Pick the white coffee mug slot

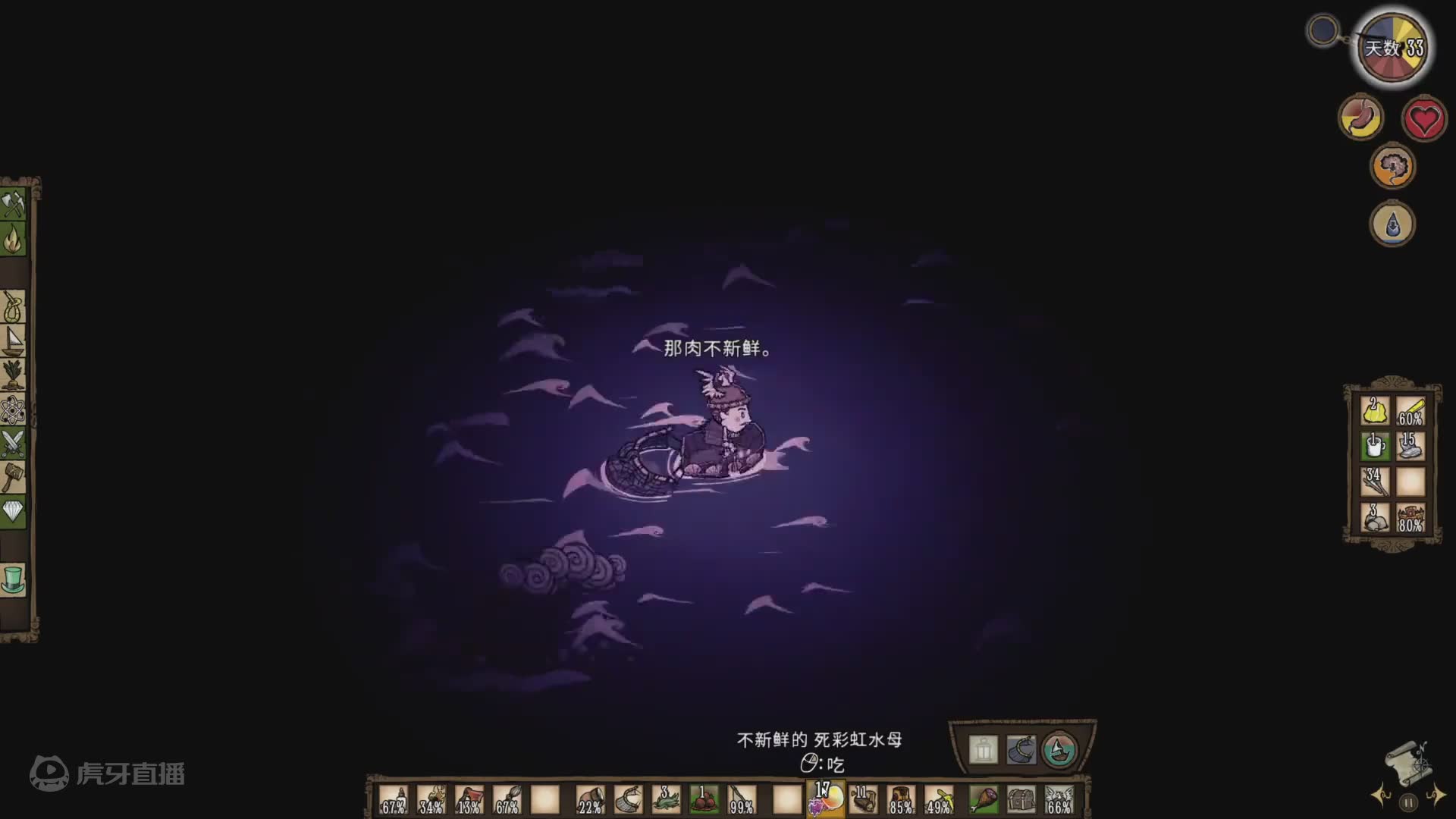[1374, 446]
